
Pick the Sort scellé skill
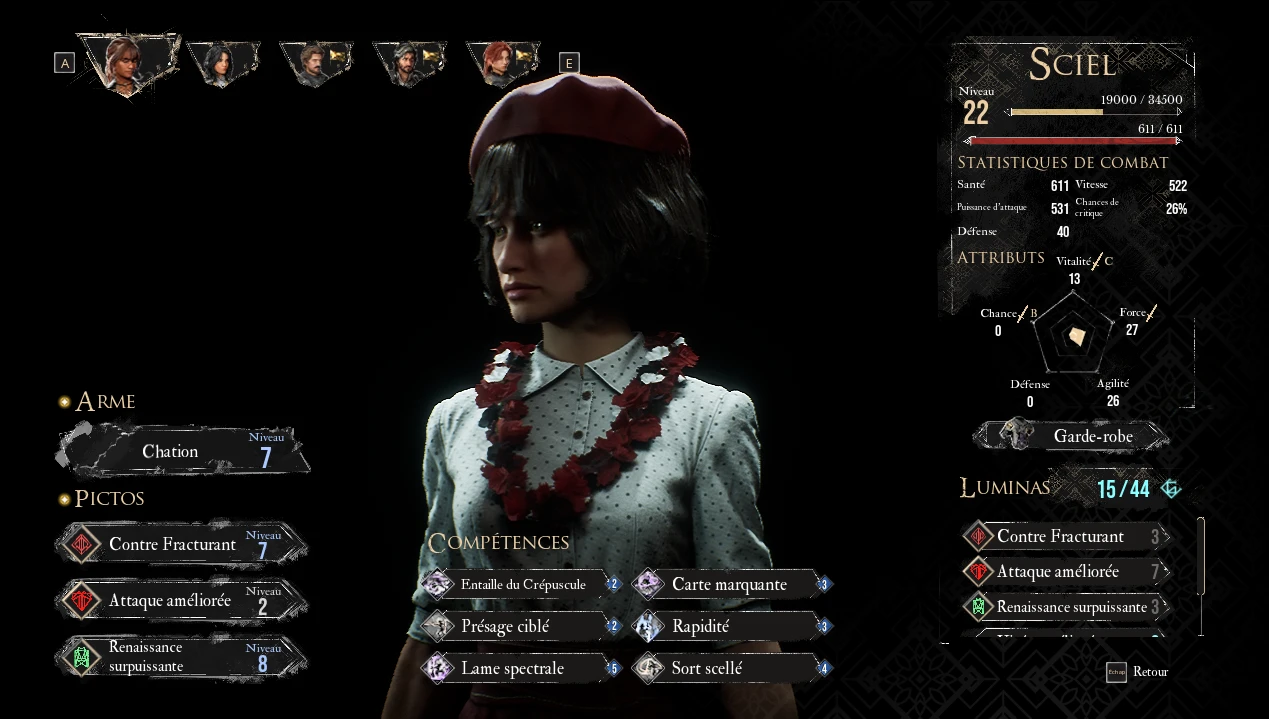click(x=731, y=669)
